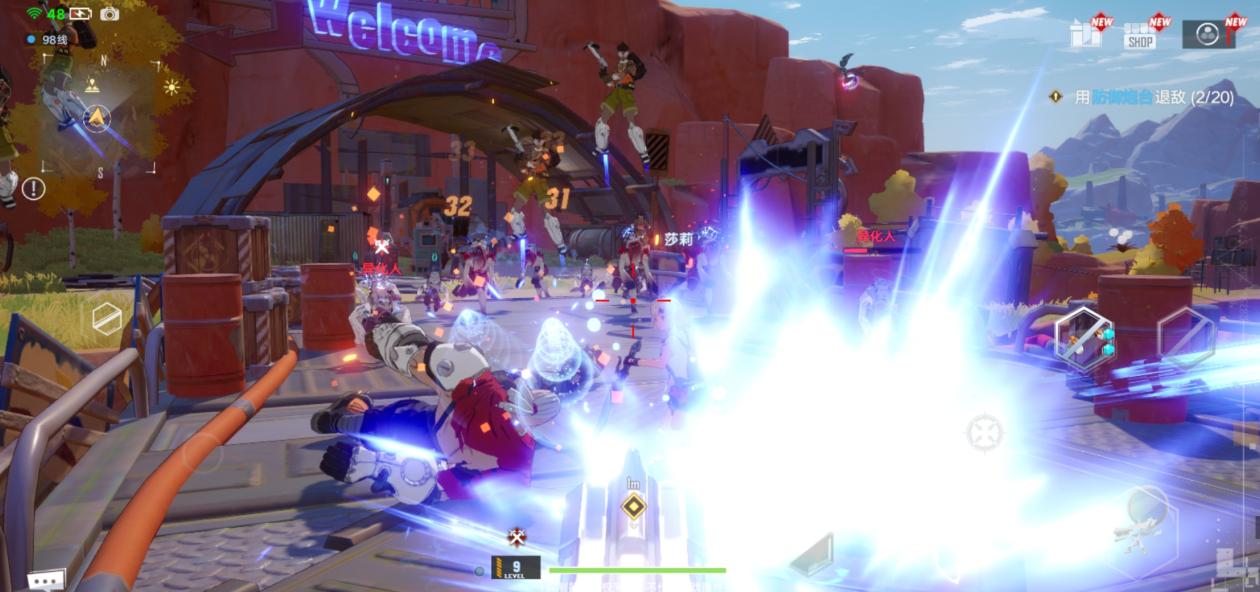Open the dark three-dot panel button
Viewport: 1260px width, 592px height.
tap(1208, 33)
